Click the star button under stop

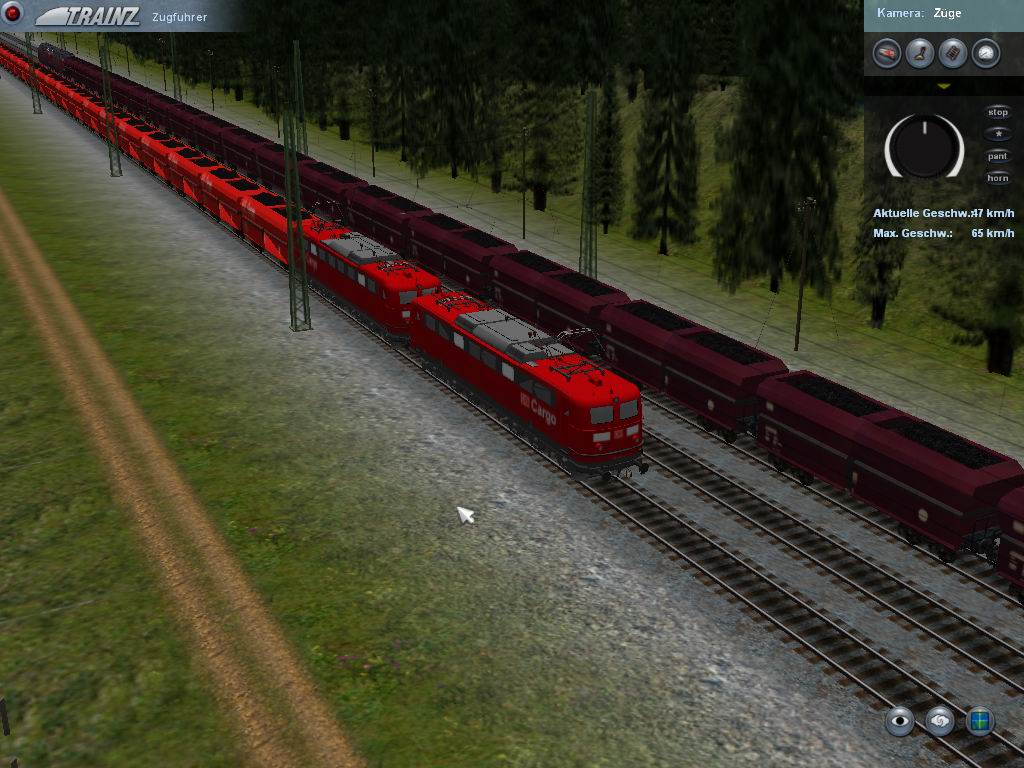(x=997, y=134)
